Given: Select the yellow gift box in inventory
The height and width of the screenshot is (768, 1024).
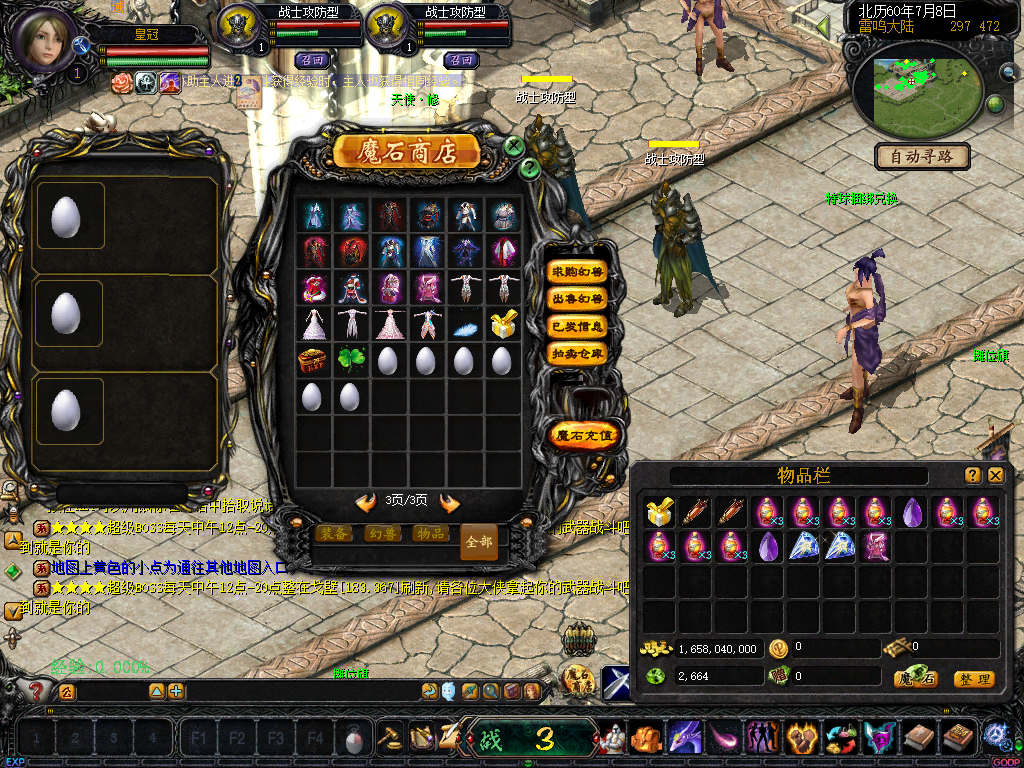Looking at the screenshot, I should [x=658, y=513].
